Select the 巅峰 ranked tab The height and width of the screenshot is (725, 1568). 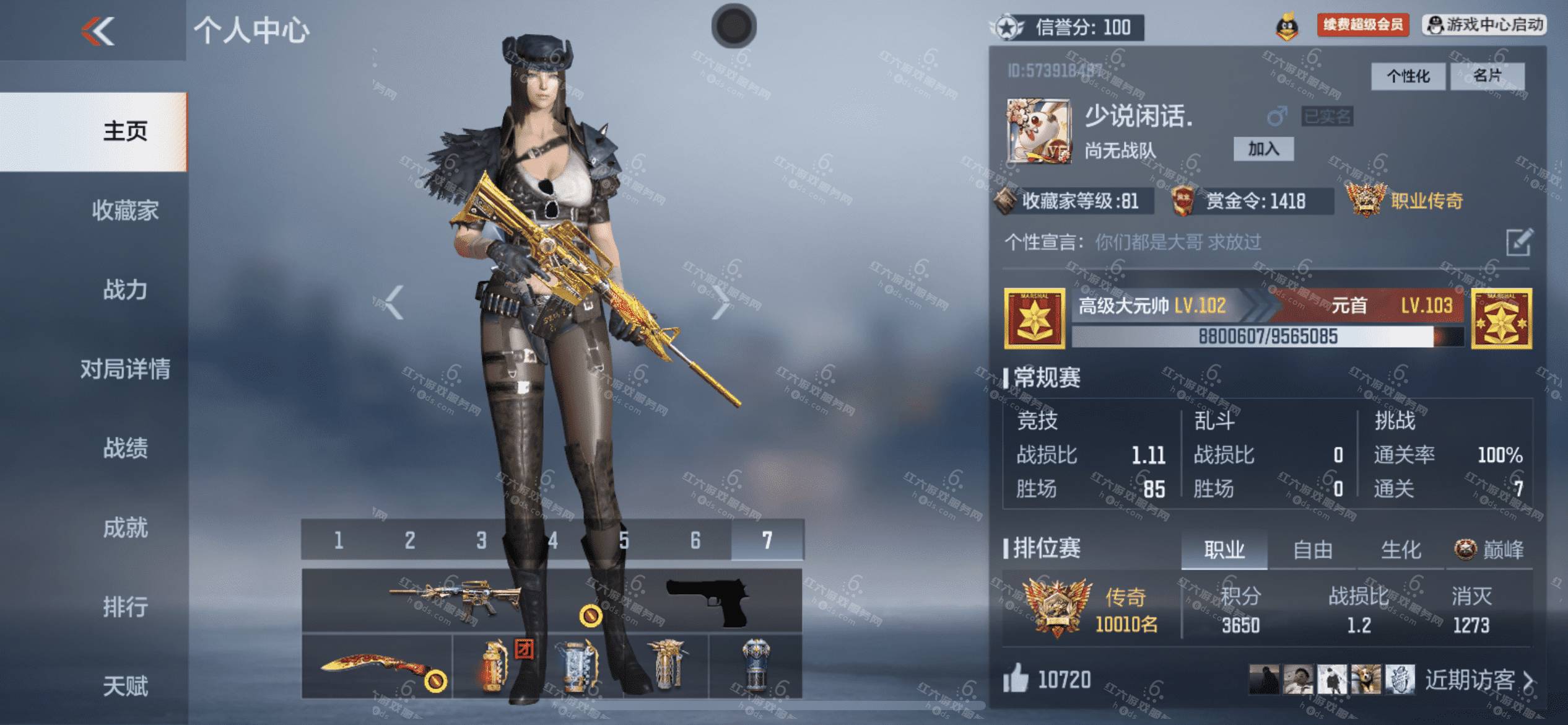(x=1490, y=550)
